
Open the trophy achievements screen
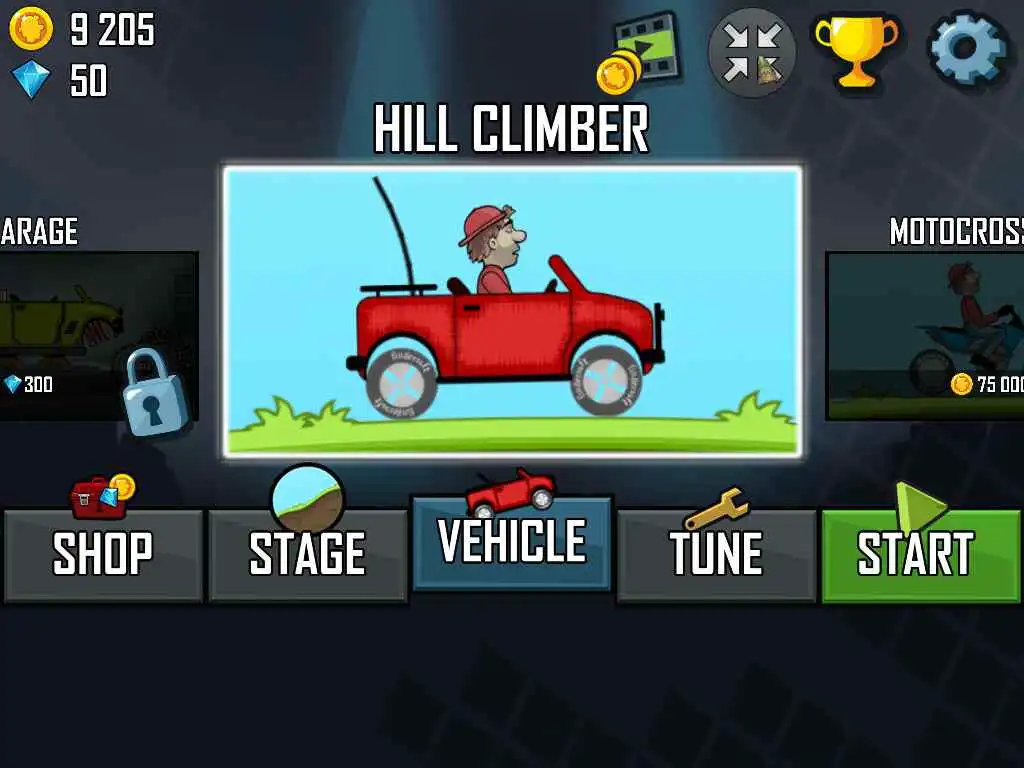pyautogui.click(x=856, y=50)
